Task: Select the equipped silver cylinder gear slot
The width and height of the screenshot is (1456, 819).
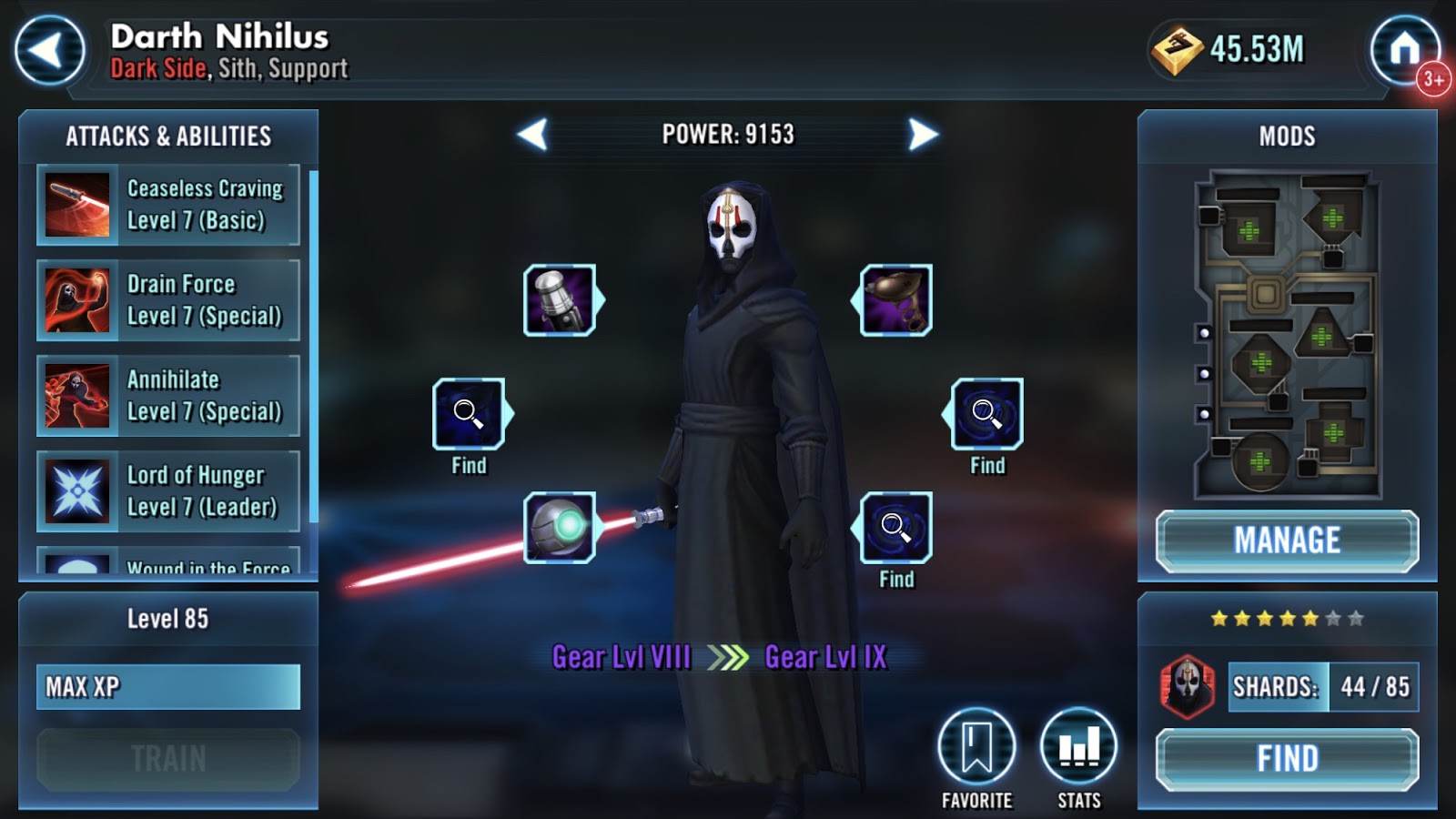Action: (560, 300)
